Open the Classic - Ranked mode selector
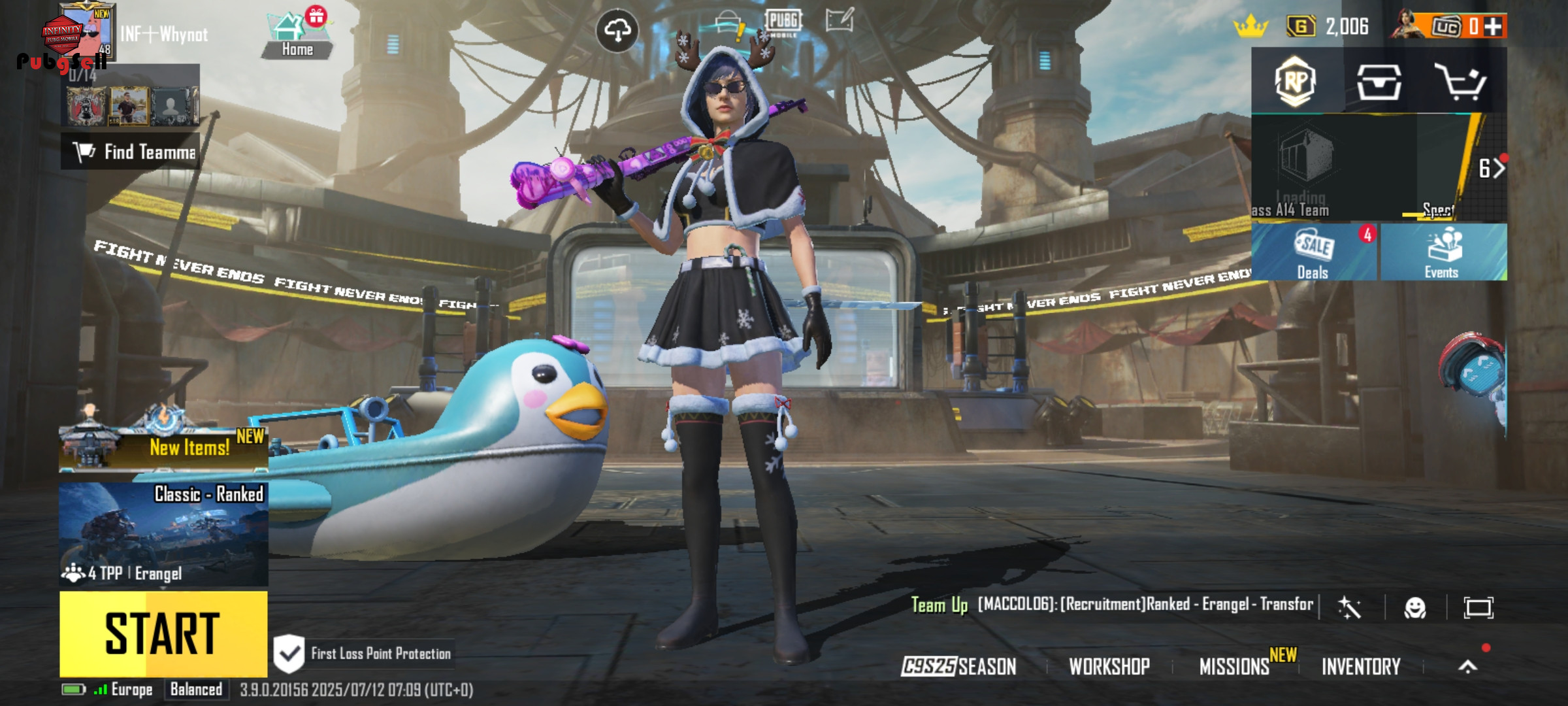Viewport: 1568px width, 706px height. [x=163, y=534]
